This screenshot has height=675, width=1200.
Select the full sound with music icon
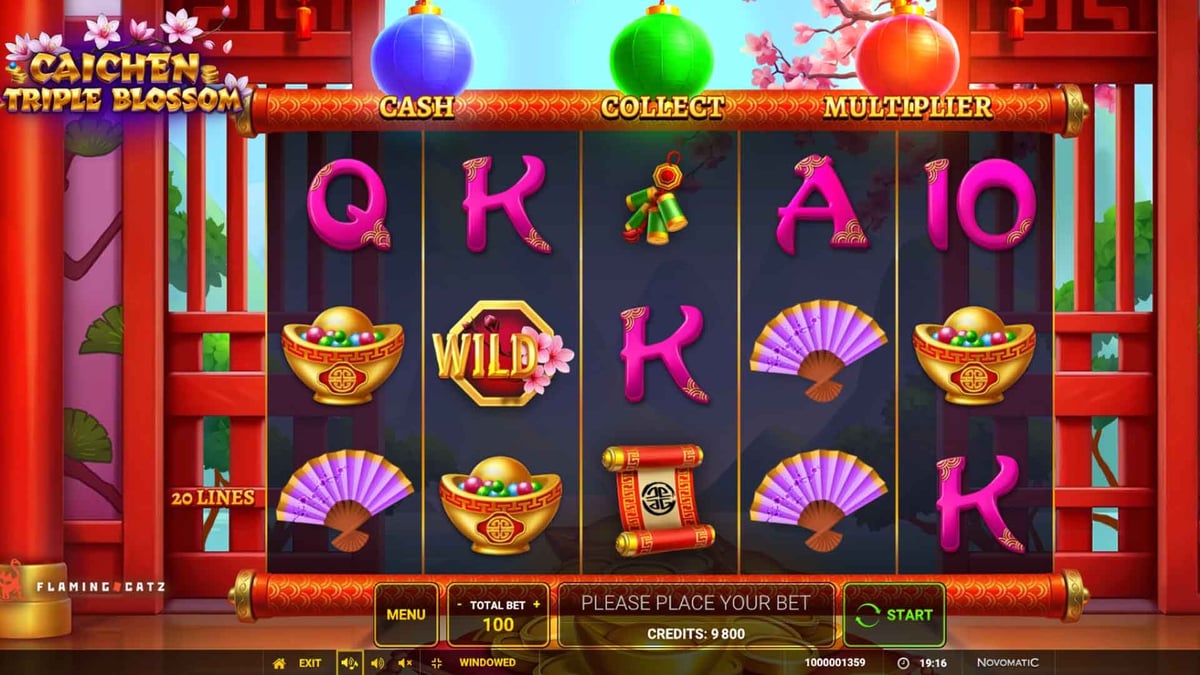(x=349, y=662)
